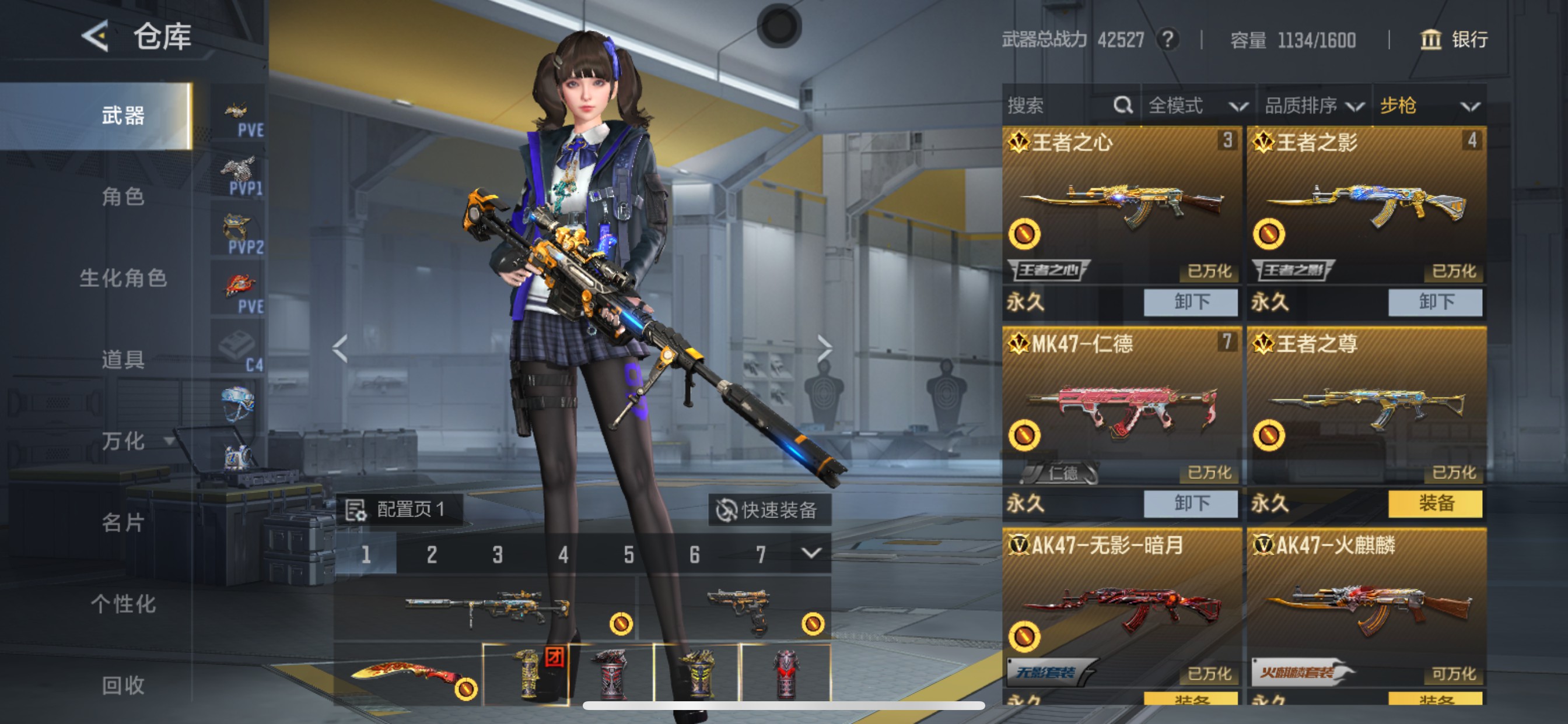Switch to the 角色 character tab

123,196
